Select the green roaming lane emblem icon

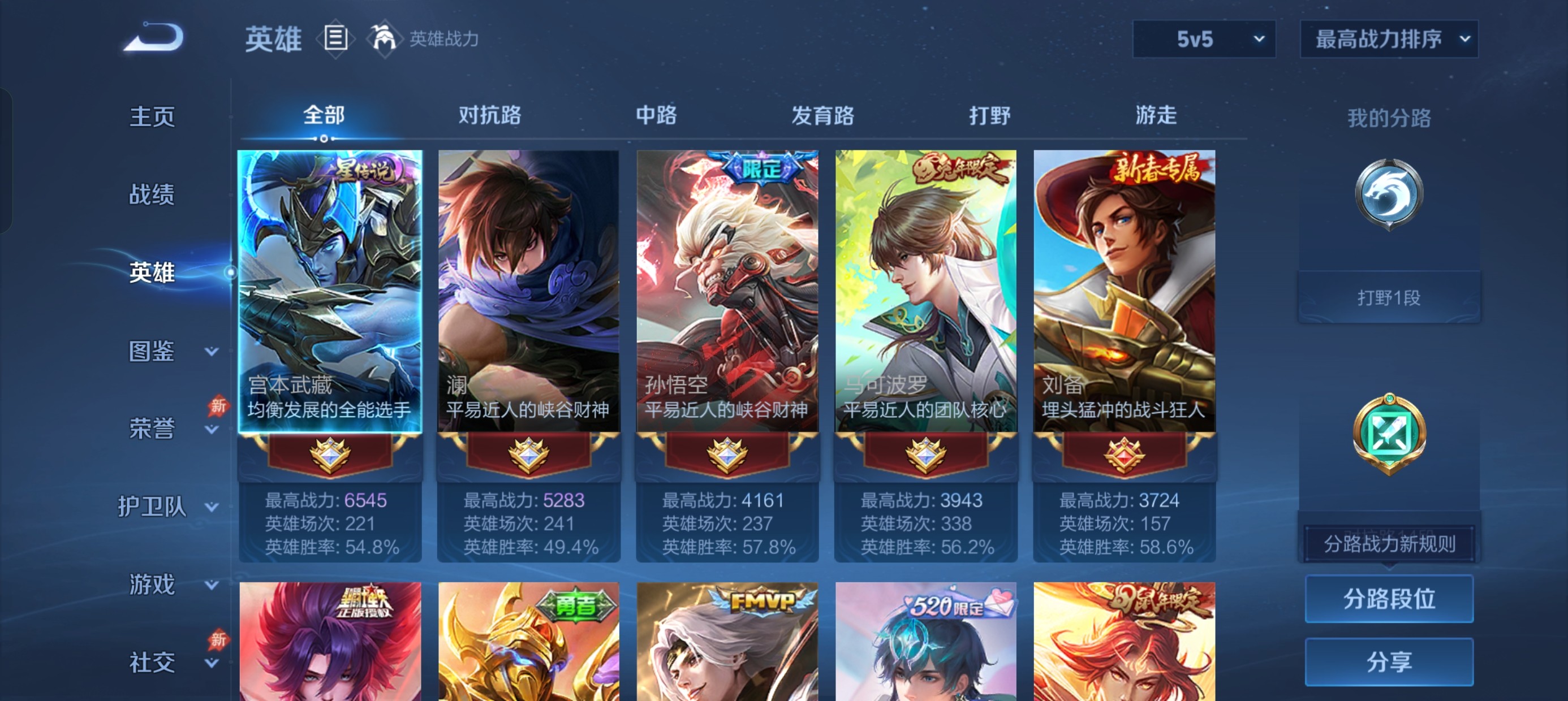pos(1392,432)
